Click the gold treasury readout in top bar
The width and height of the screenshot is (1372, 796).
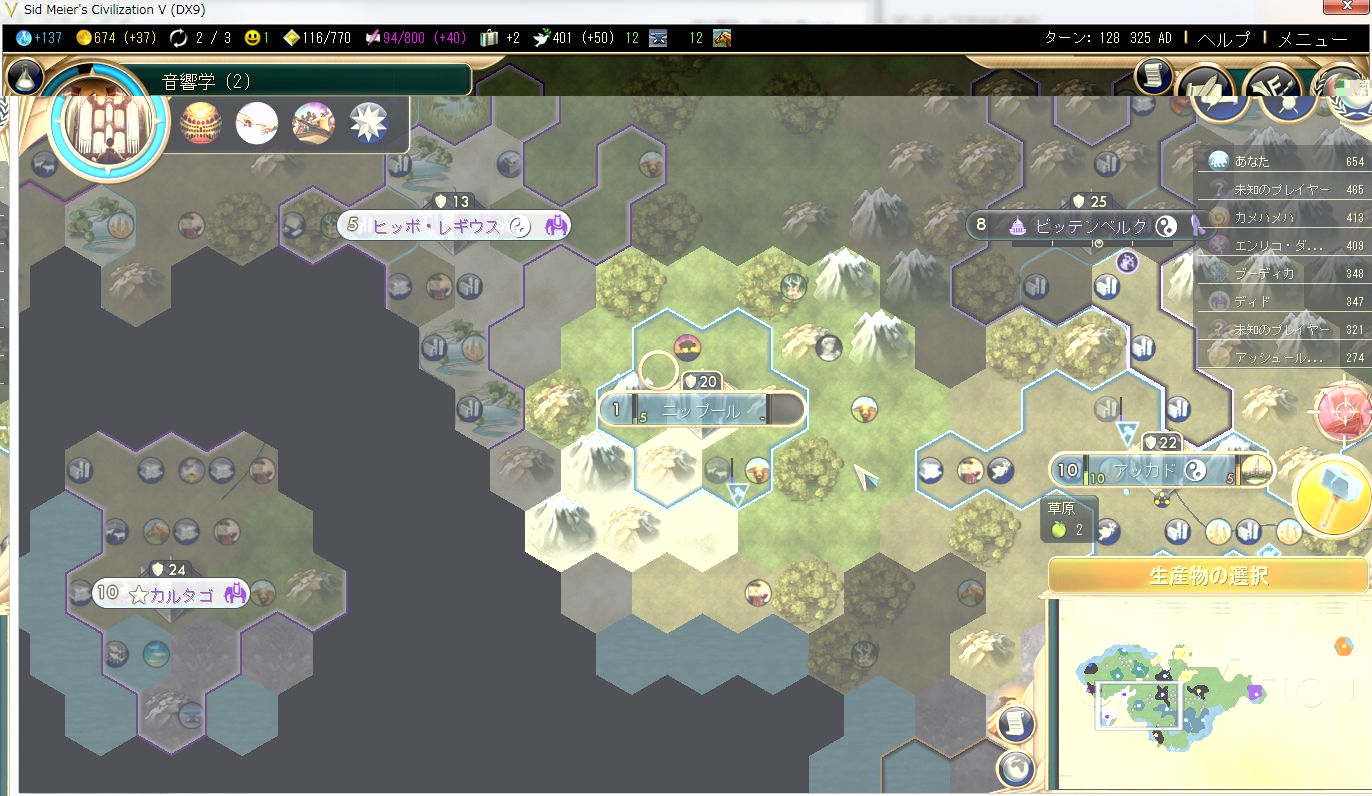115,38
